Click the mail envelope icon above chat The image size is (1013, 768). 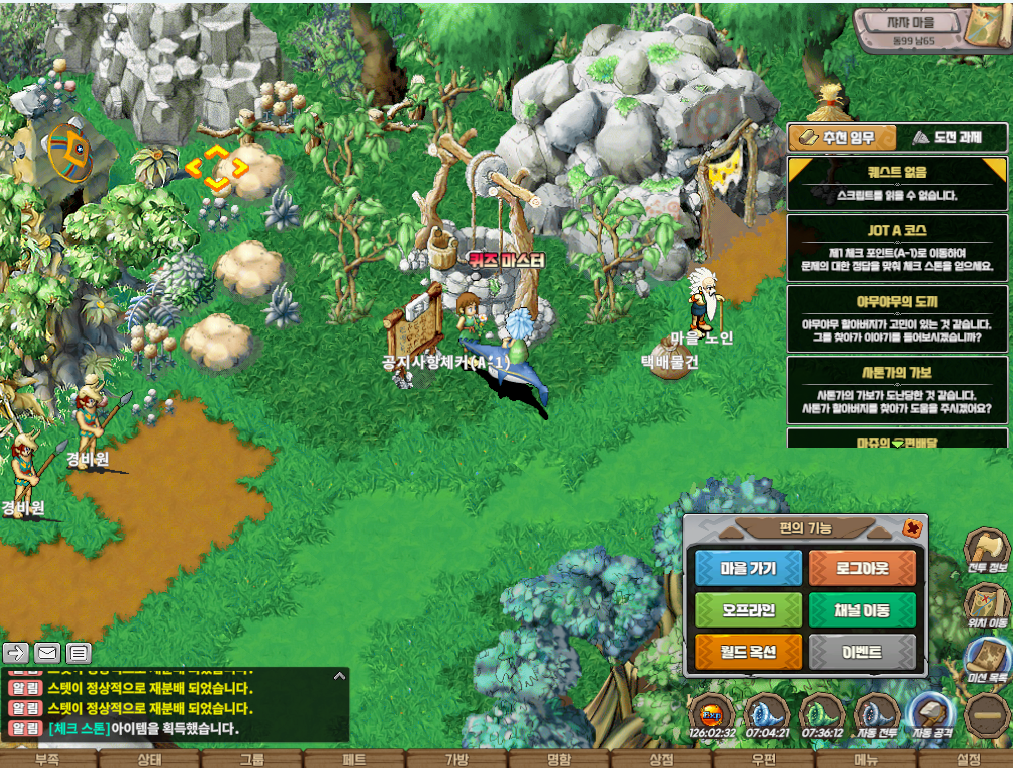47,653
